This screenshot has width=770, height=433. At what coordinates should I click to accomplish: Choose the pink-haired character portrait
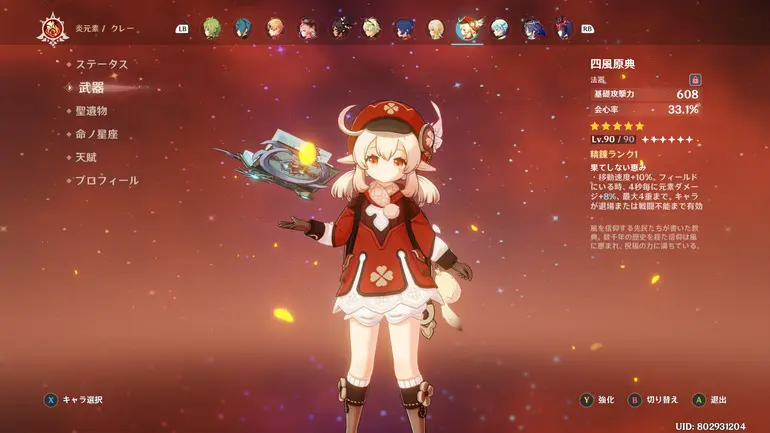[308, 28]
